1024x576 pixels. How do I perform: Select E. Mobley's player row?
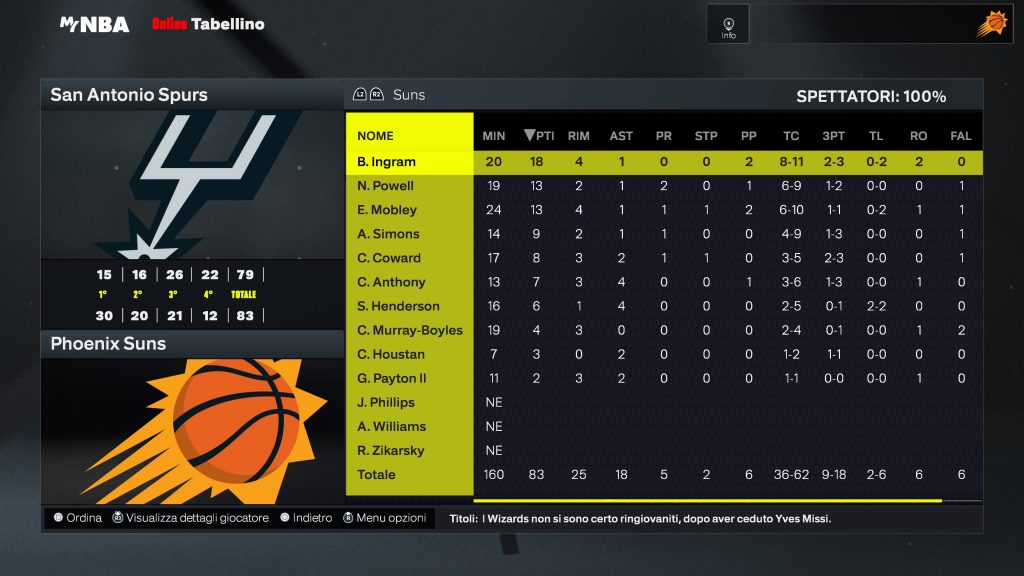[386, 210]
